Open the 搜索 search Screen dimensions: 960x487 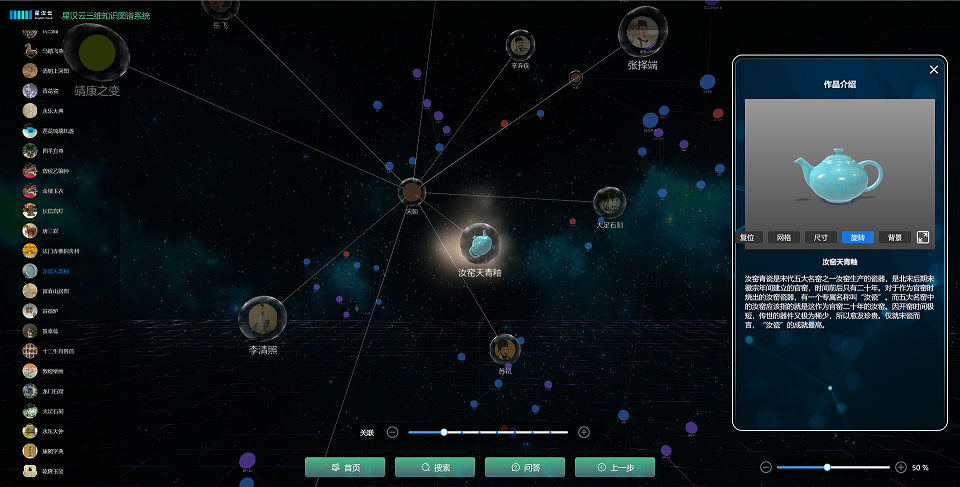coord(435,467)
